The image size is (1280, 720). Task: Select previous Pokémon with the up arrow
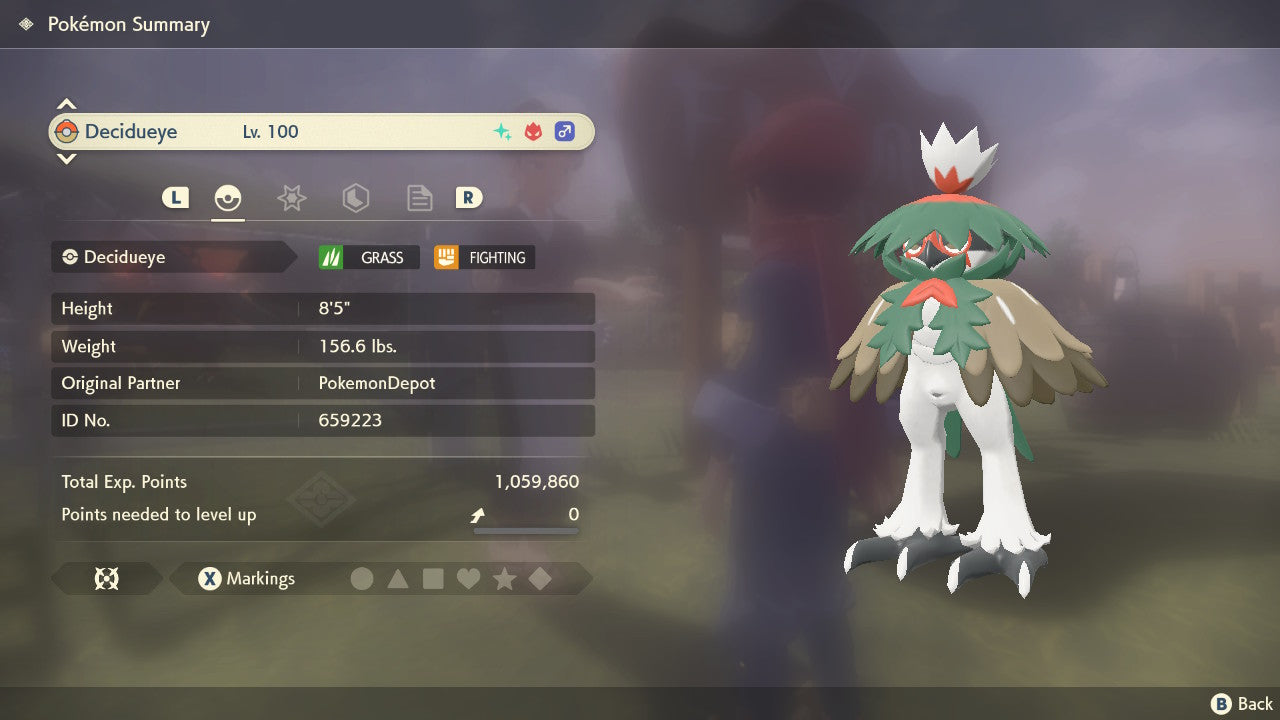(x=66, y=104)
